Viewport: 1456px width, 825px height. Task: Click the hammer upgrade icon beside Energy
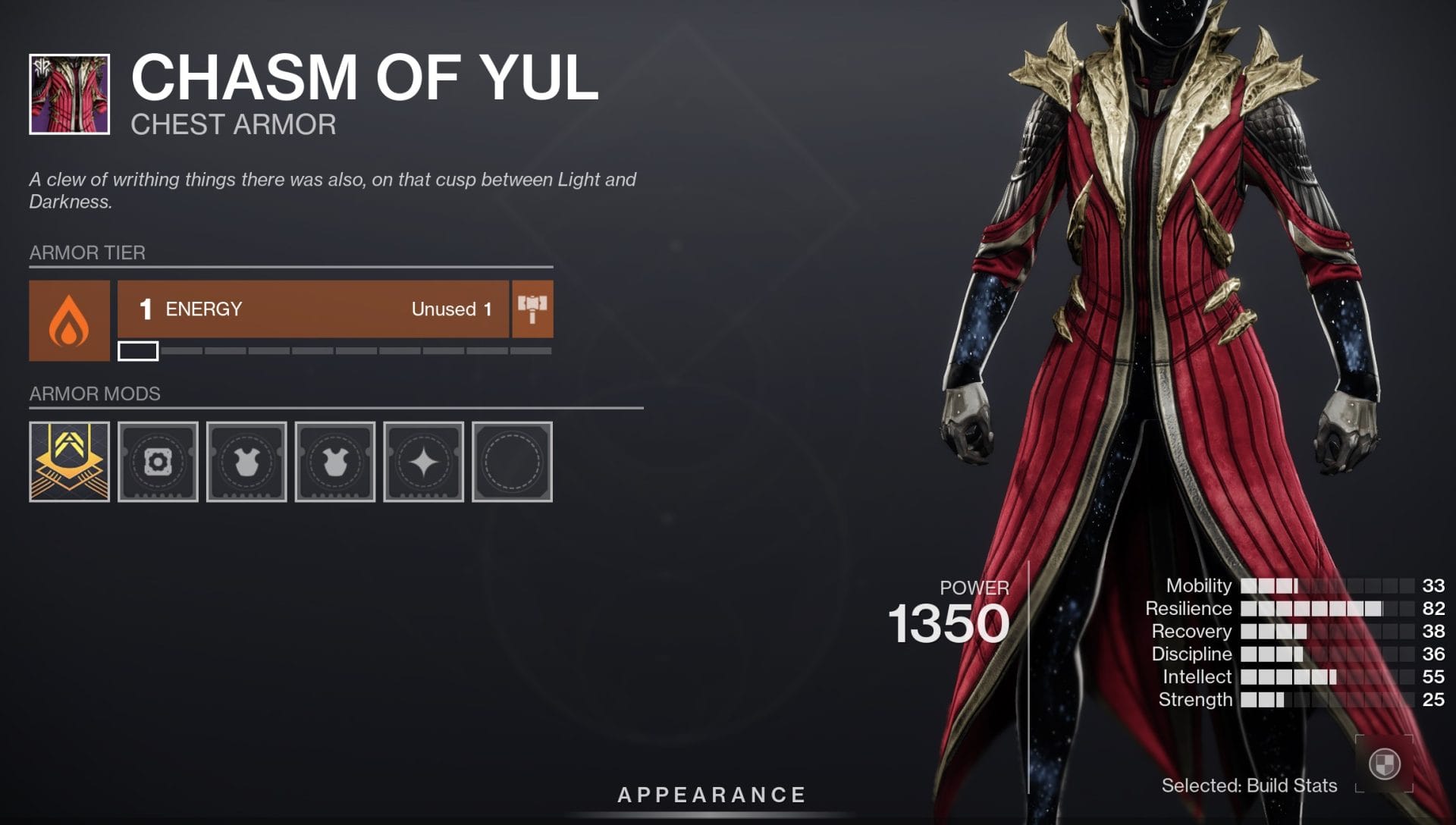(x=532, y=309)
